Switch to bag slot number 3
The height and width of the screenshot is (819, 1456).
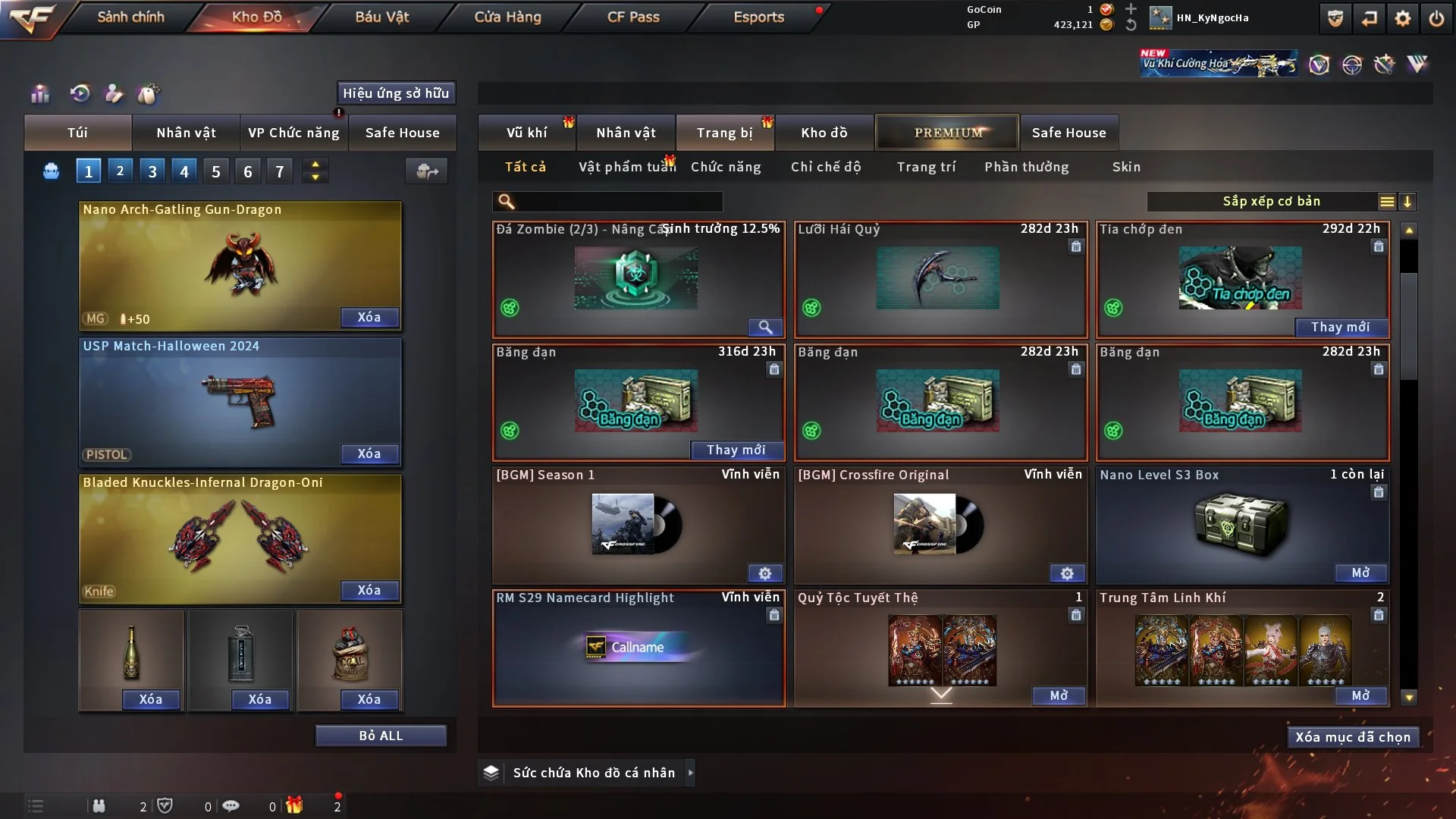click(x=152, y=171)
